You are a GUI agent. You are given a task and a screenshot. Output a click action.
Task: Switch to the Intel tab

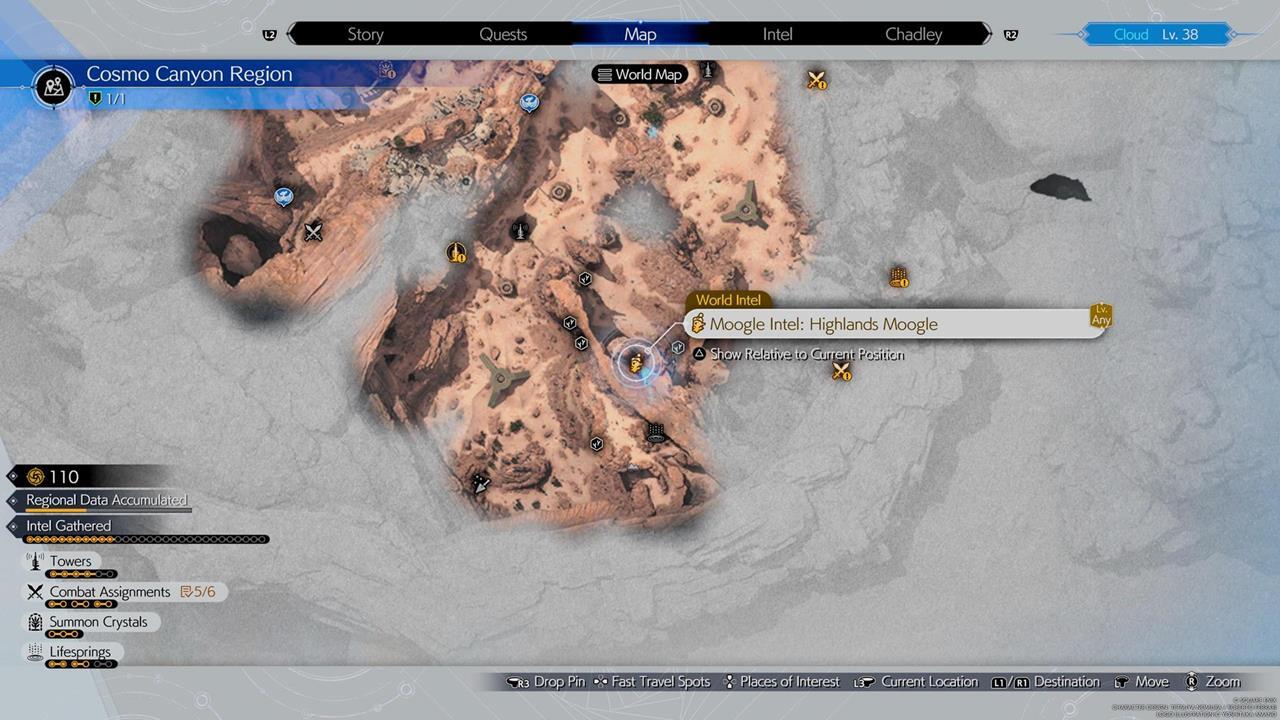(777, 34)
